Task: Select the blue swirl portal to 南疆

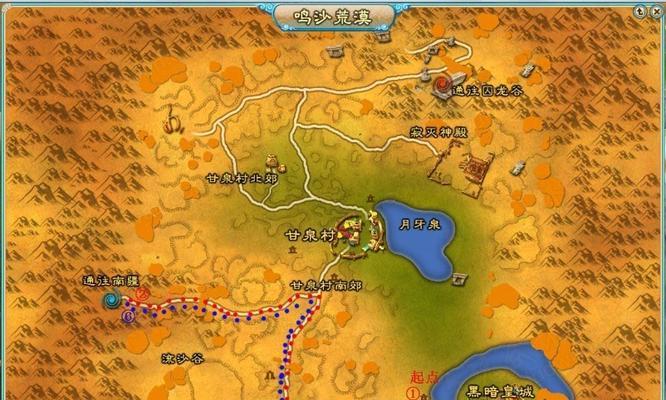Action: point(112,299)
